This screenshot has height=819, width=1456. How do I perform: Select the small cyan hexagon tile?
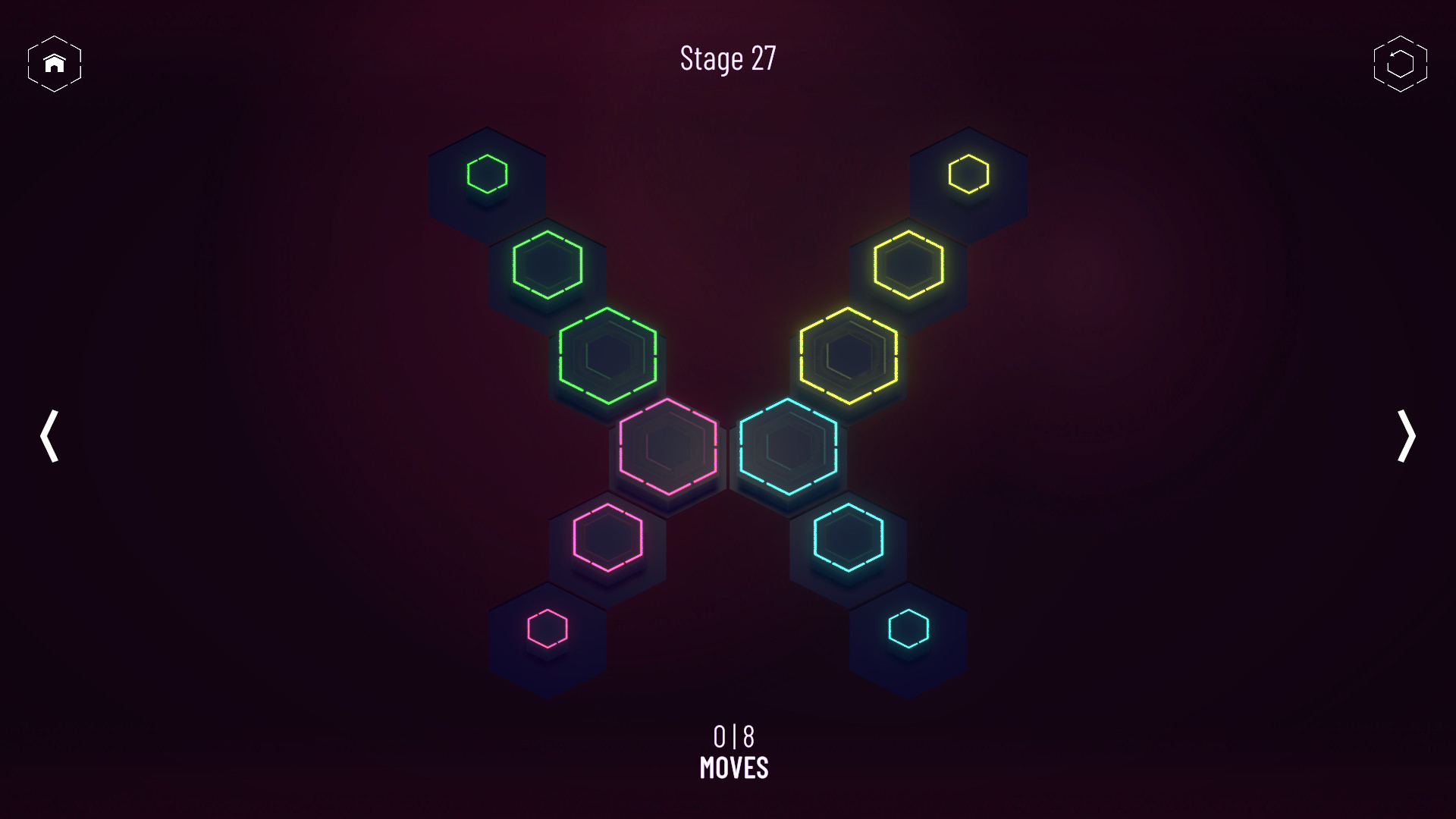(x=908, y=629)
